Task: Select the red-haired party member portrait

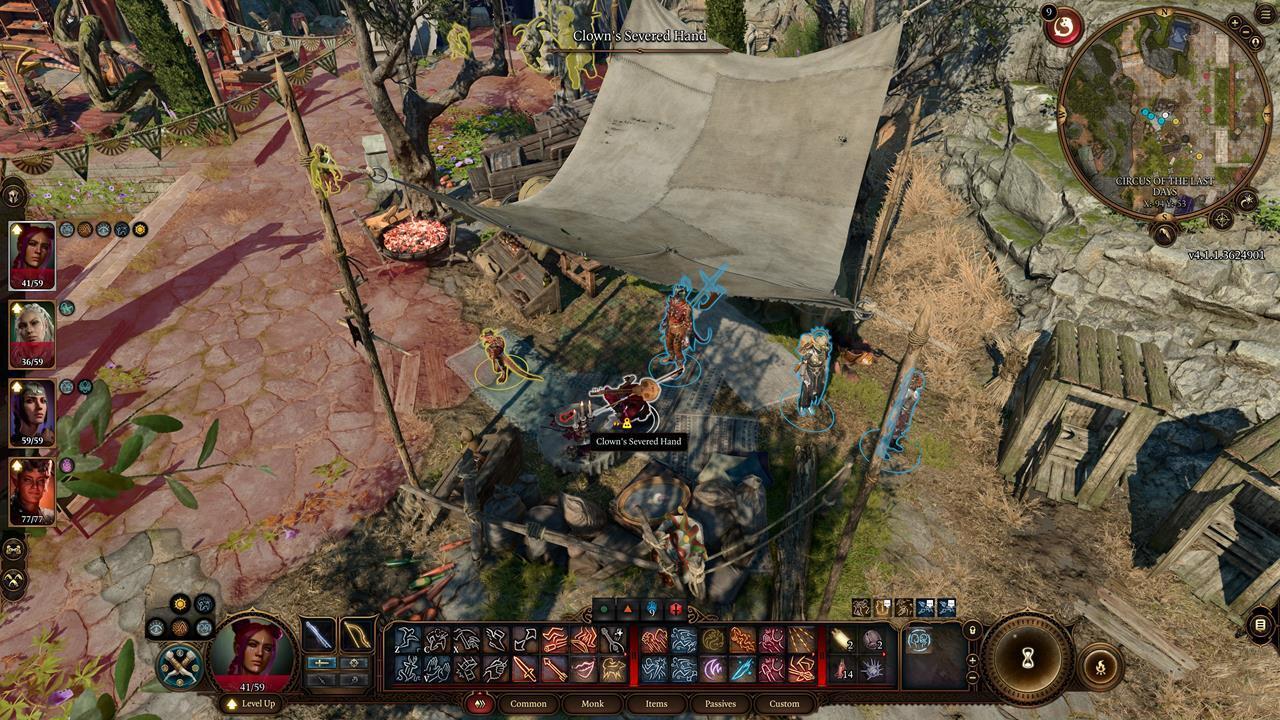Action: (x=32, y=256)
